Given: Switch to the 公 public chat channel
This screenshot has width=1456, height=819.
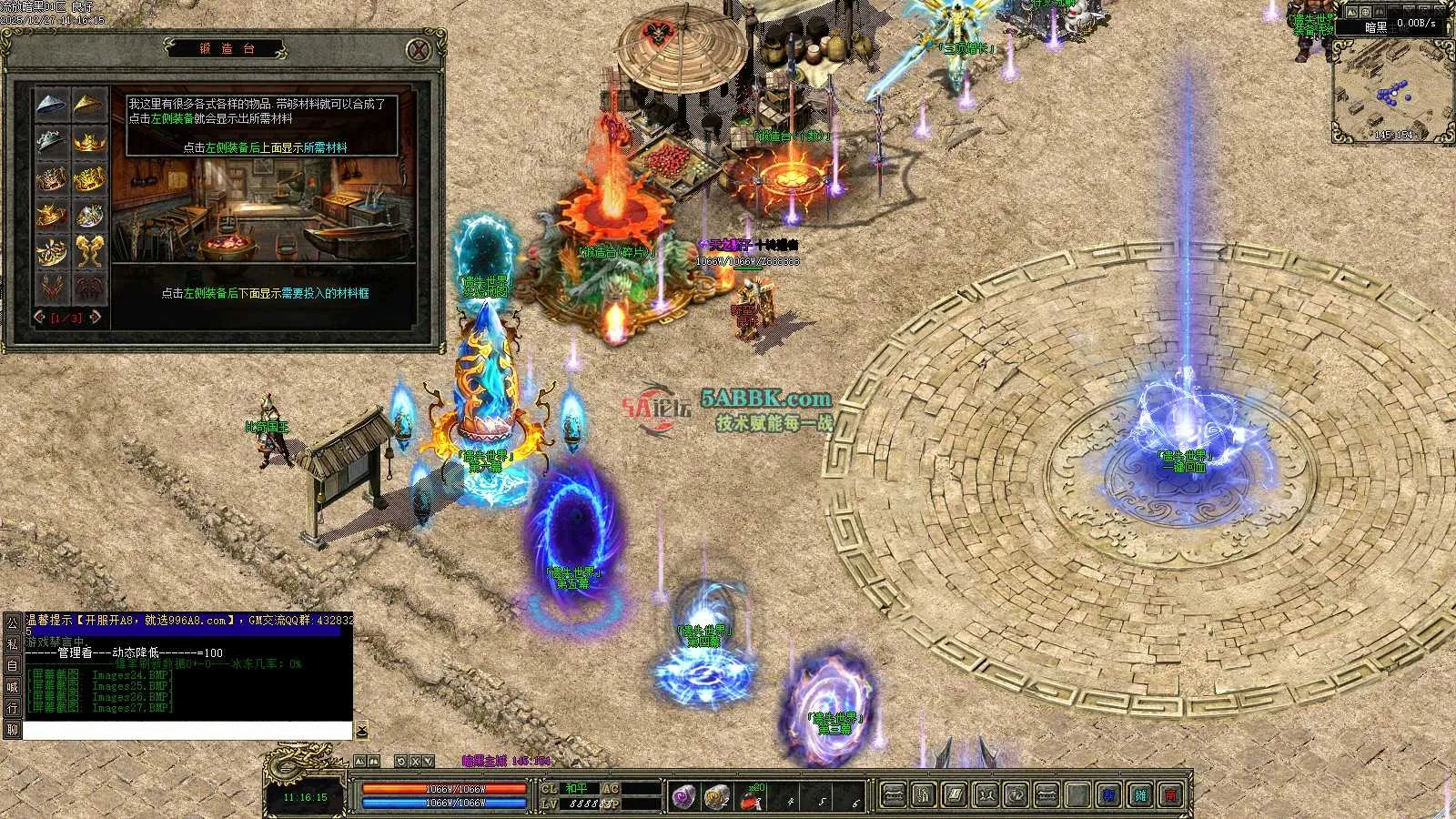Looking at the screenshot, I should click(12, 622).
